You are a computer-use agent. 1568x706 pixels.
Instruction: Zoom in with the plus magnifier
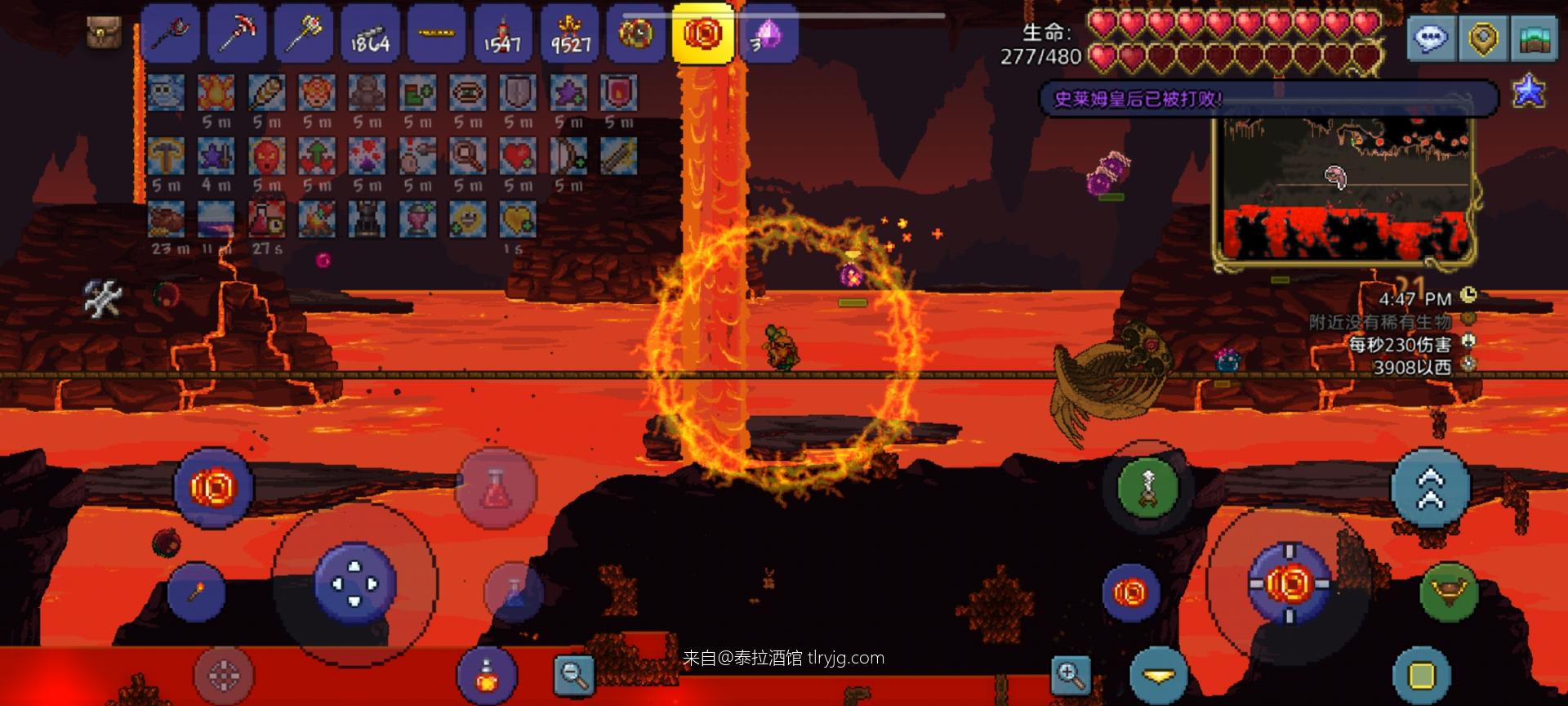pos(1070,674)
